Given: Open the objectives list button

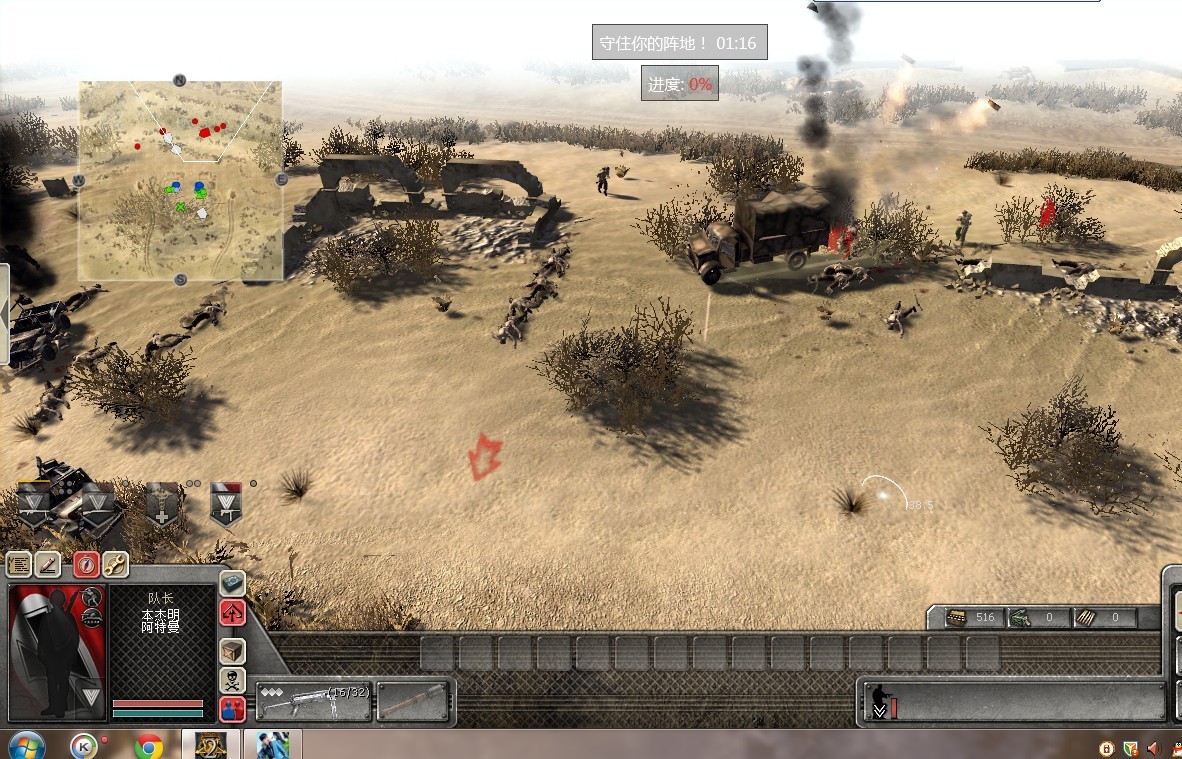Looking at the screenshot, I should point(19,565).
